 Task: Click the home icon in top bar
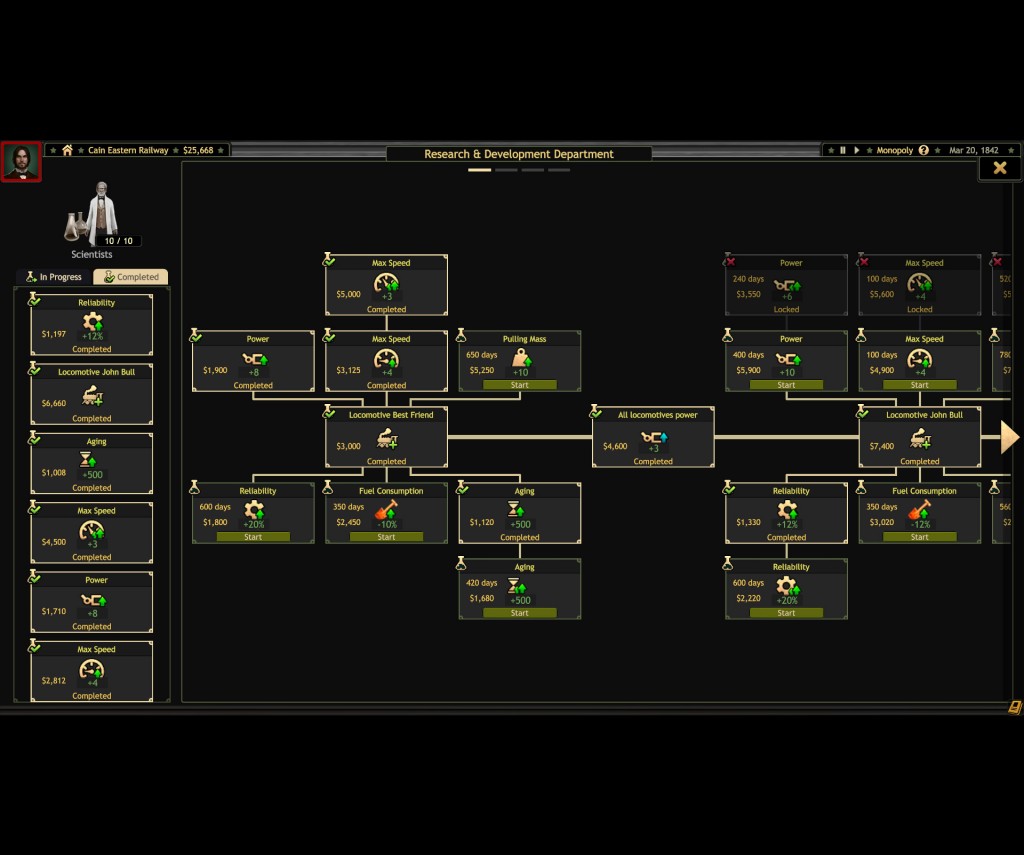tap(67, 150)
